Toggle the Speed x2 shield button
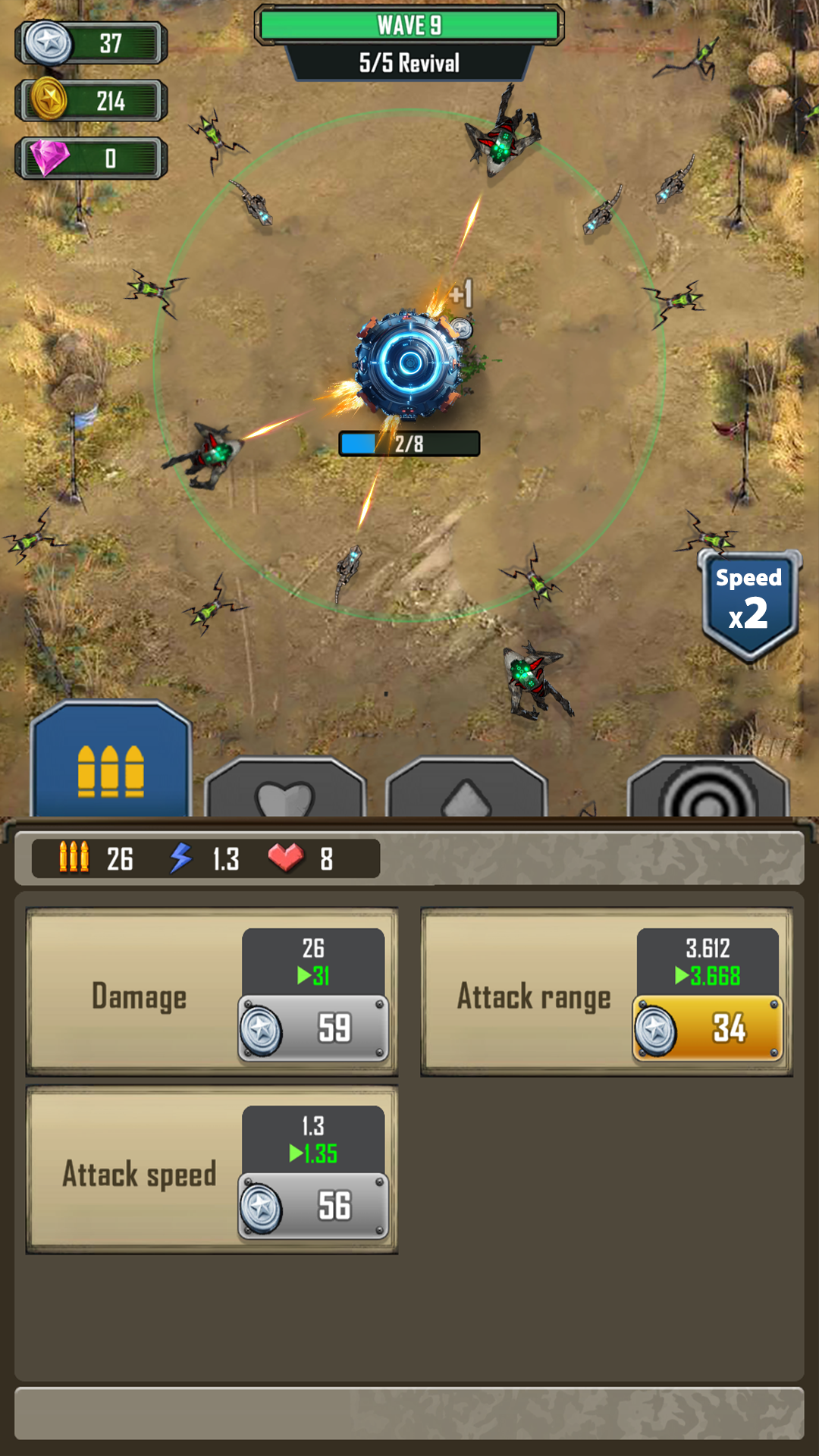 click(749, 604)
